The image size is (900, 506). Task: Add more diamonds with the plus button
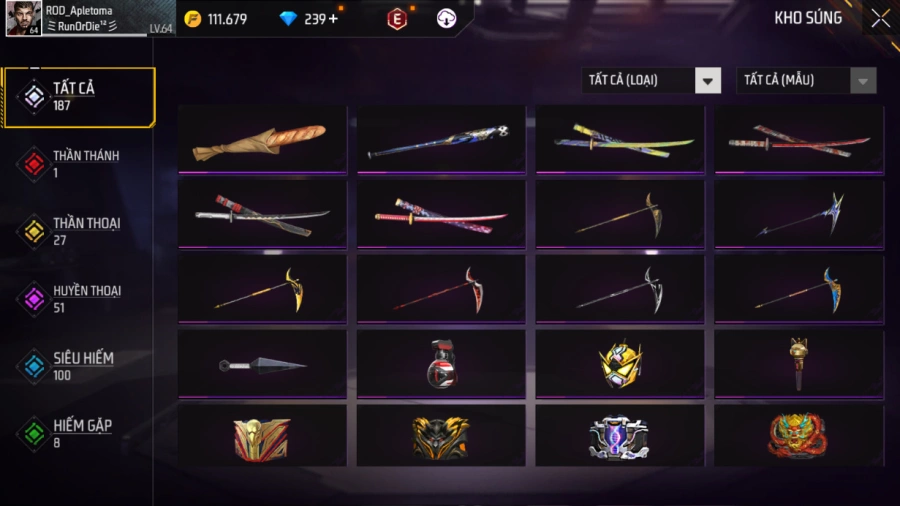[333, 18]
